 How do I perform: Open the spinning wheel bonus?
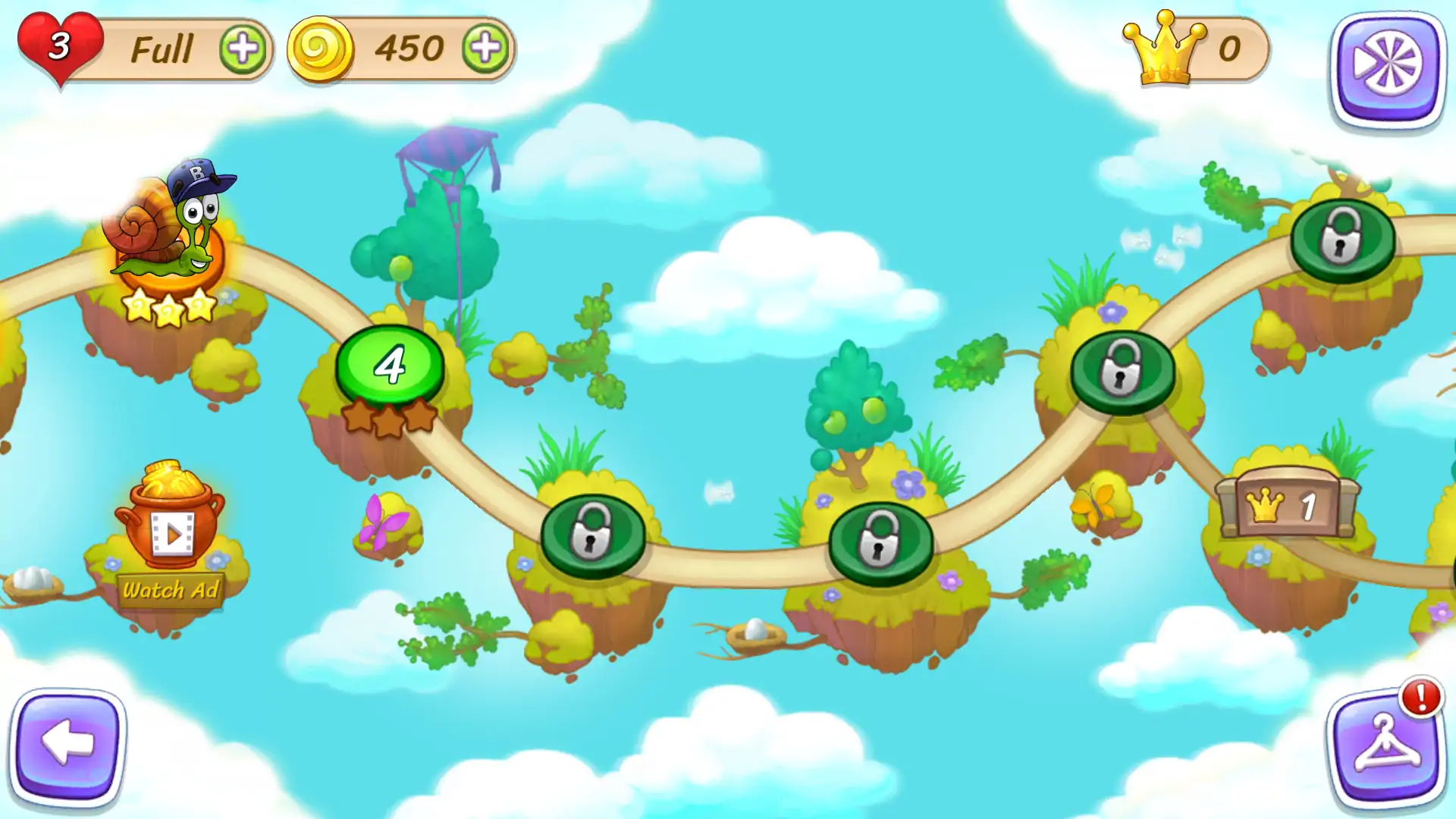(1387, 68)
